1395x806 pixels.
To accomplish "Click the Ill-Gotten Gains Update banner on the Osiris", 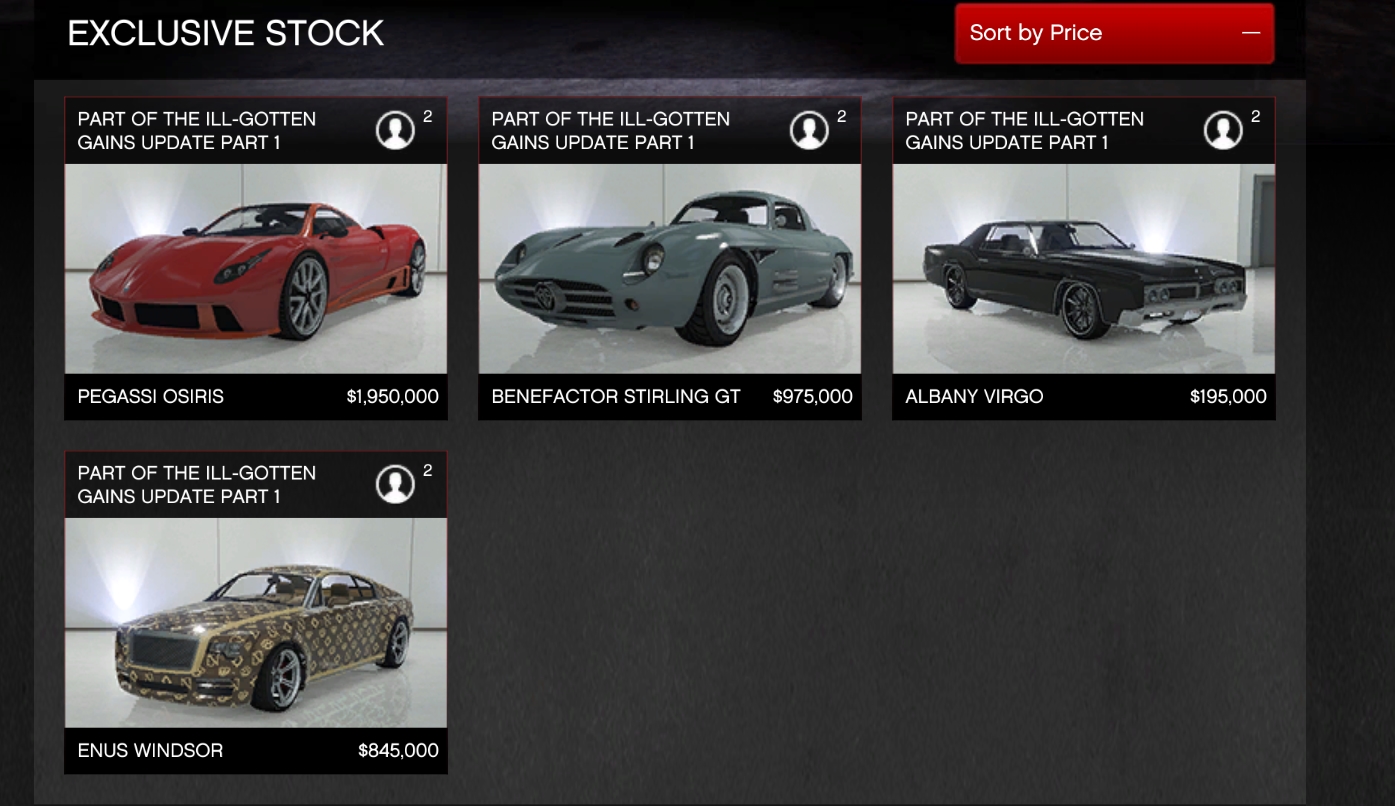I will tap(196, 130).
